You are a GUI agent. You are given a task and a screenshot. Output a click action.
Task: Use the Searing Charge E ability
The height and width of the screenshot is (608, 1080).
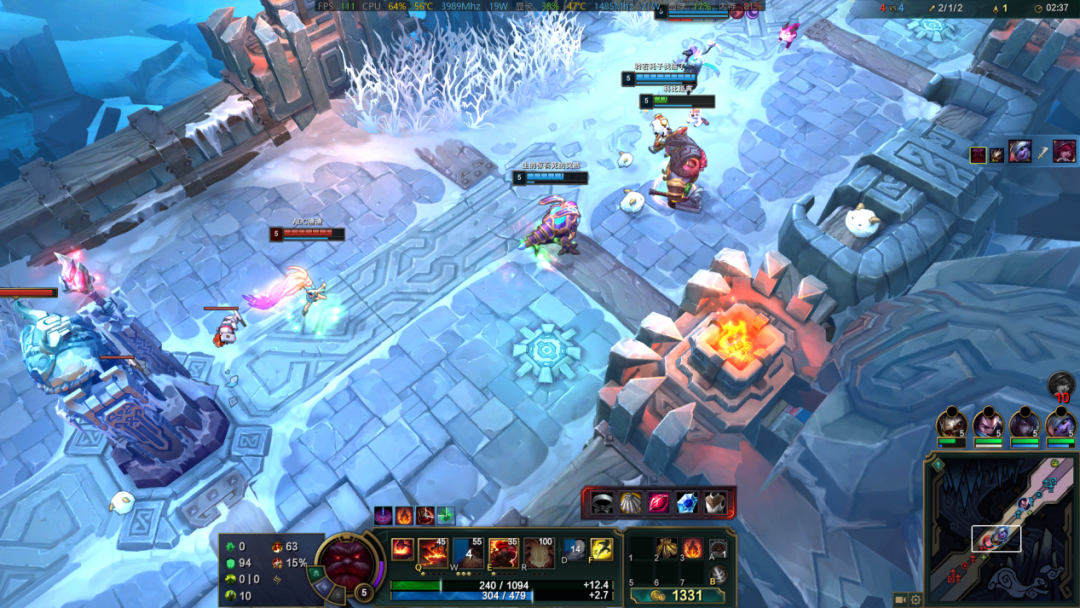tap(504, 552)
